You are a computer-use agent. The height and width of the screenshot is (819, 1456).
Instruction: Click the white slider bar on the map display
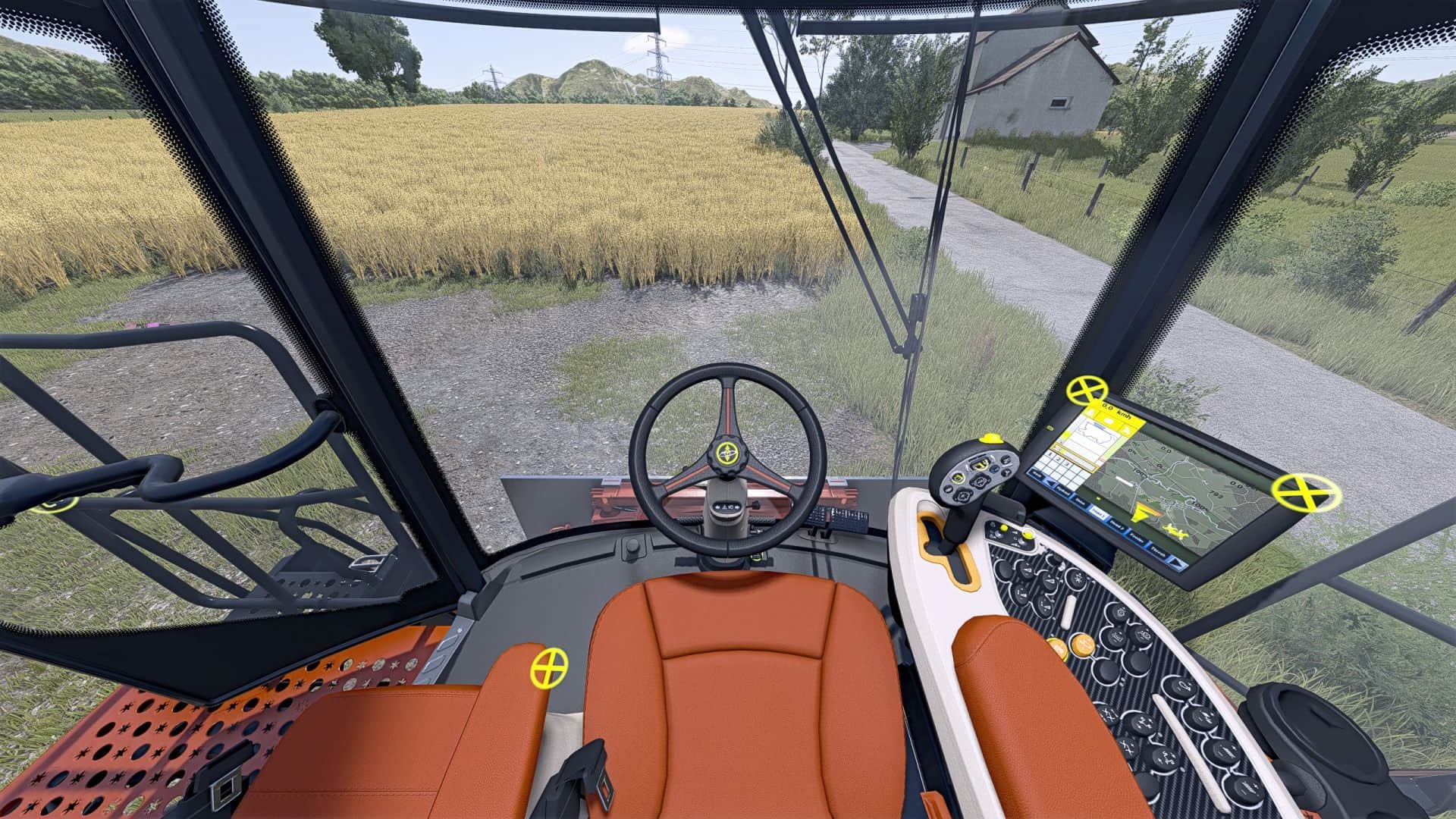point(1125,482)
